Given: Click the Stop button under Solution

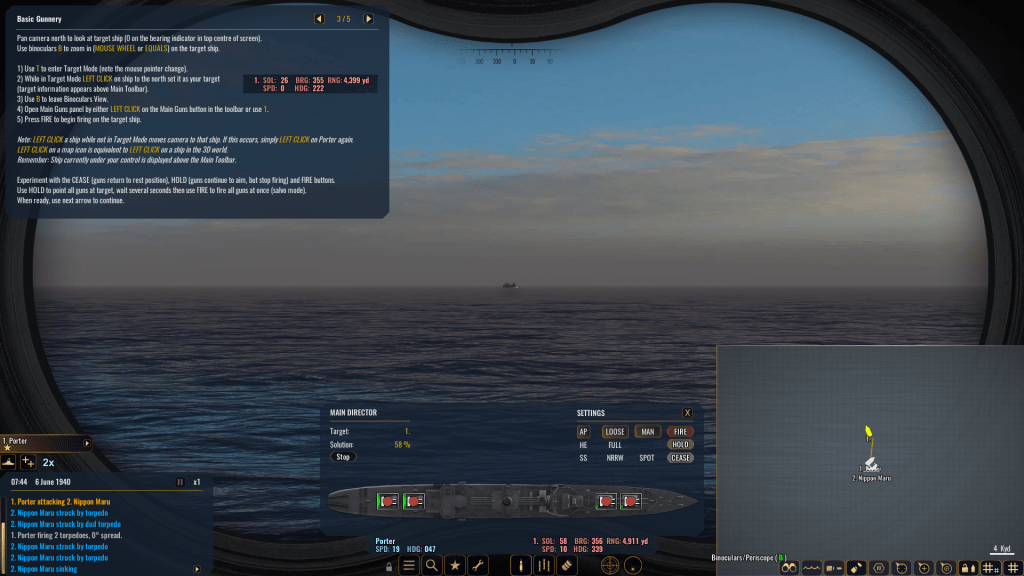Looking at the screenshot, I should click(x=343, y=456).
